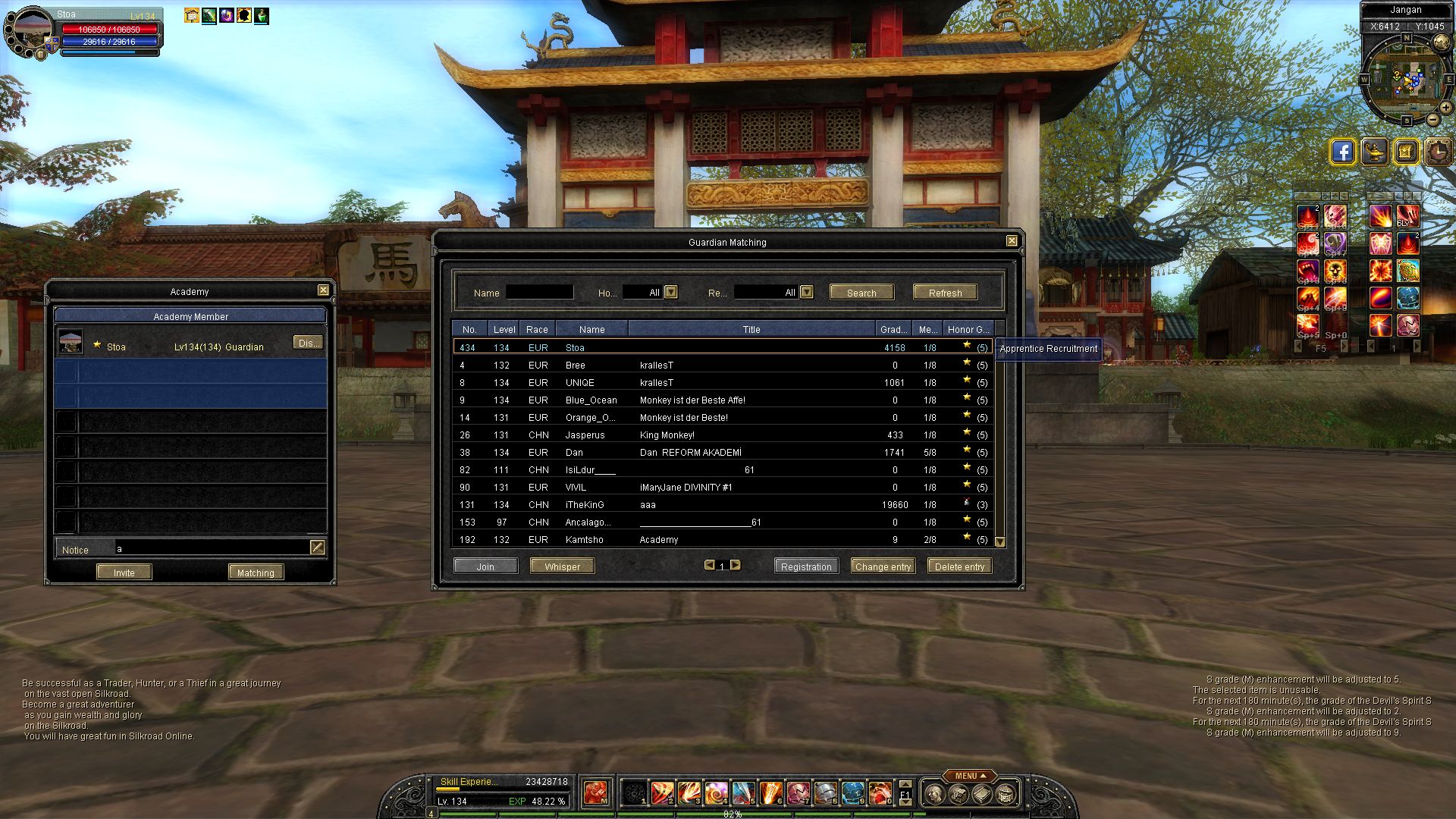Open the Registration form

(x=806, y=566)
